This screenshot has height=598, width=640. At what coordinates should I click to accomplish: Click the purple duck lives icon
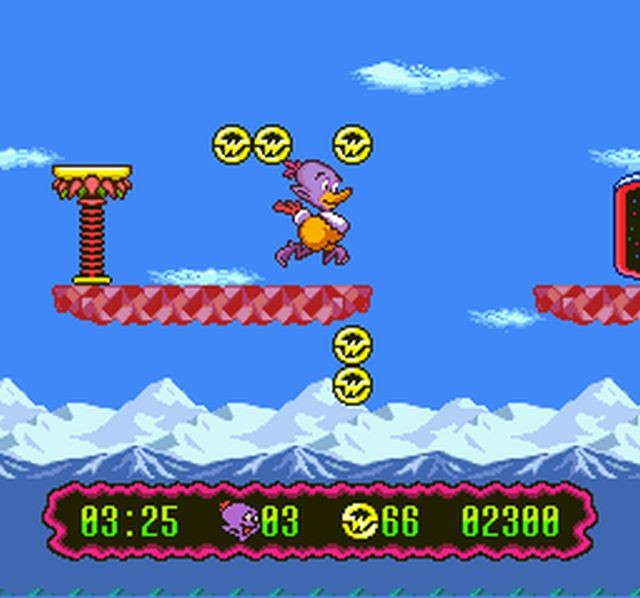tap(239, 519)
